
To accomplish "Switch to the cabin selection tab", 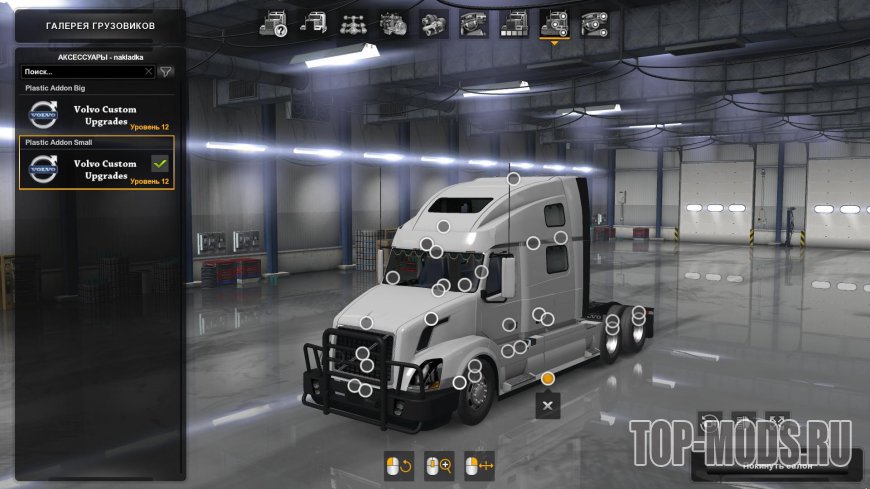I will click(312, 23).
